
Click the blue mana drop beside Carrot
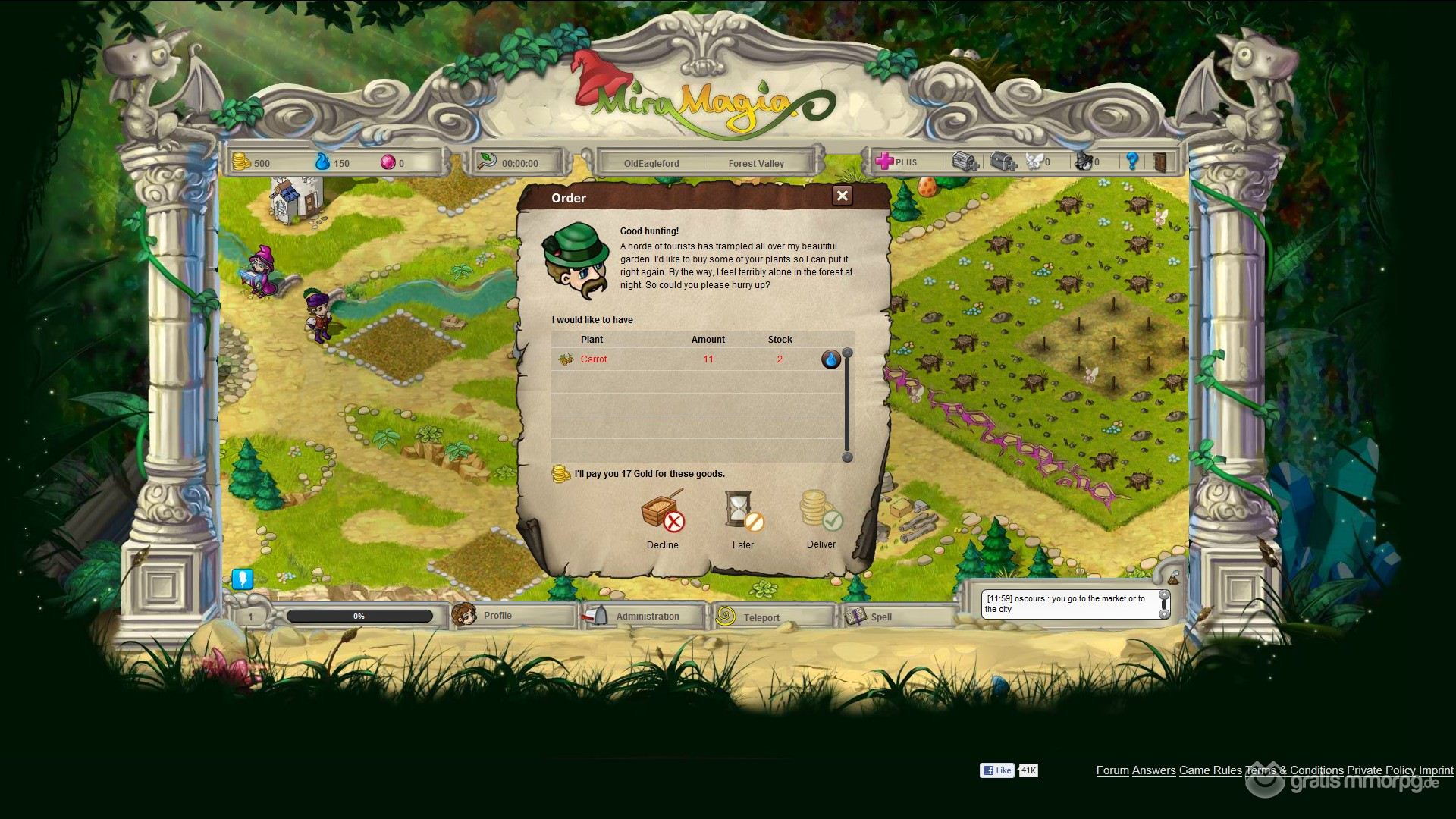click(831, 359)
